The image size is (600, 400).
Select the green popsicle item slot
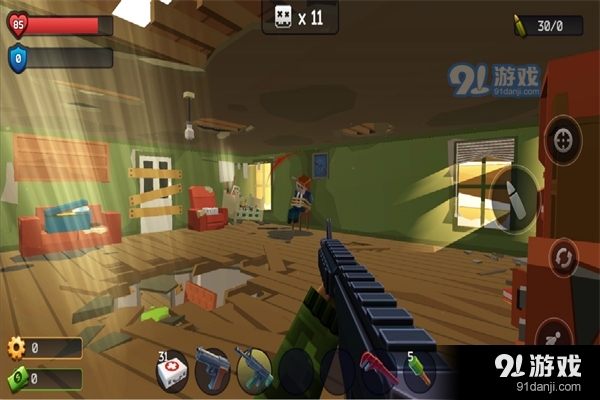[418, 370]
